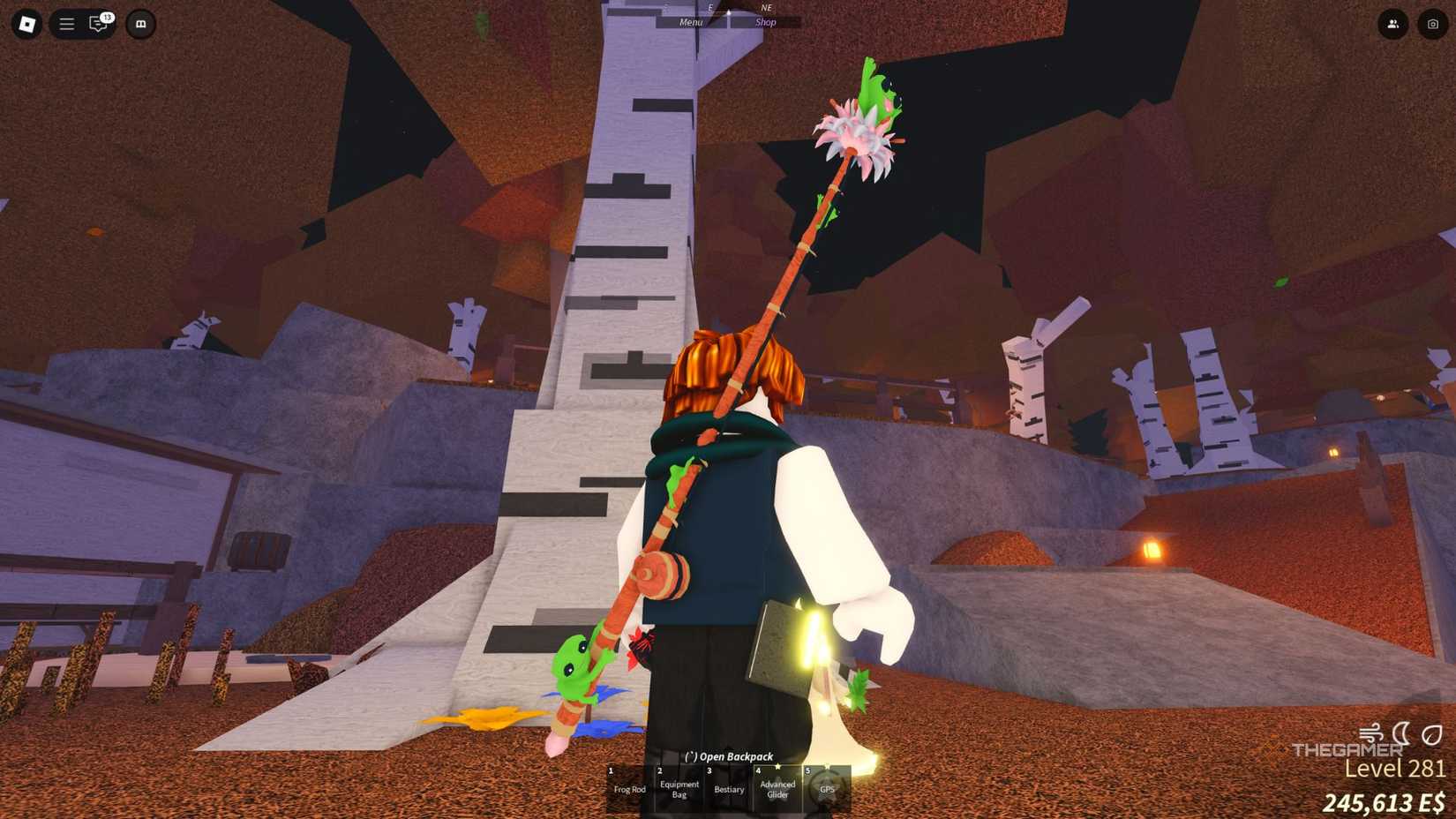1456x819 pixels.
Task: Open the Roblox chat with 13 unread messages
Action: point(99,24)
